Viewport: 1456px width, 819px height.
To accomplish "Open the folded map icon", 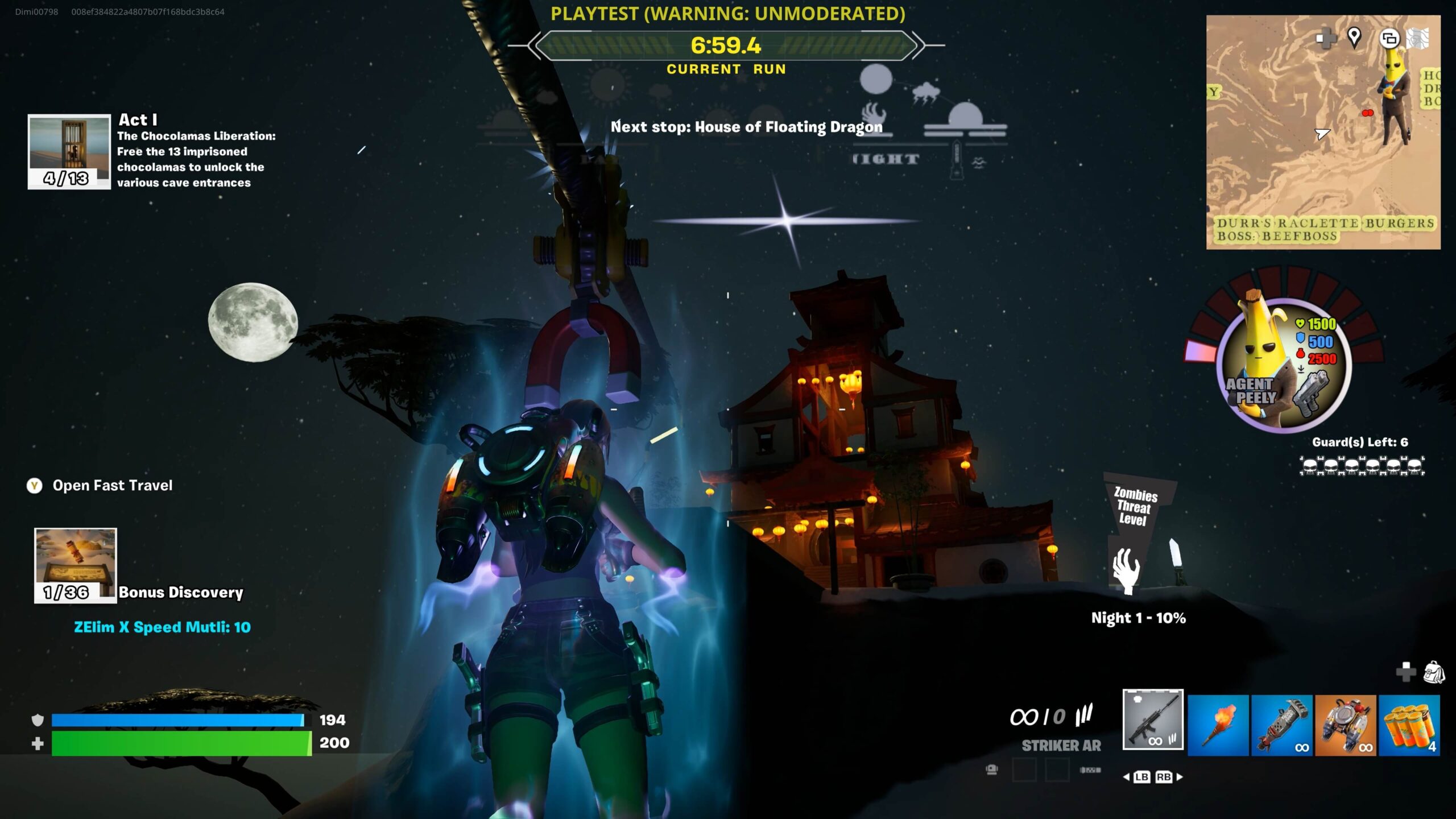I will coord(1418,39).
